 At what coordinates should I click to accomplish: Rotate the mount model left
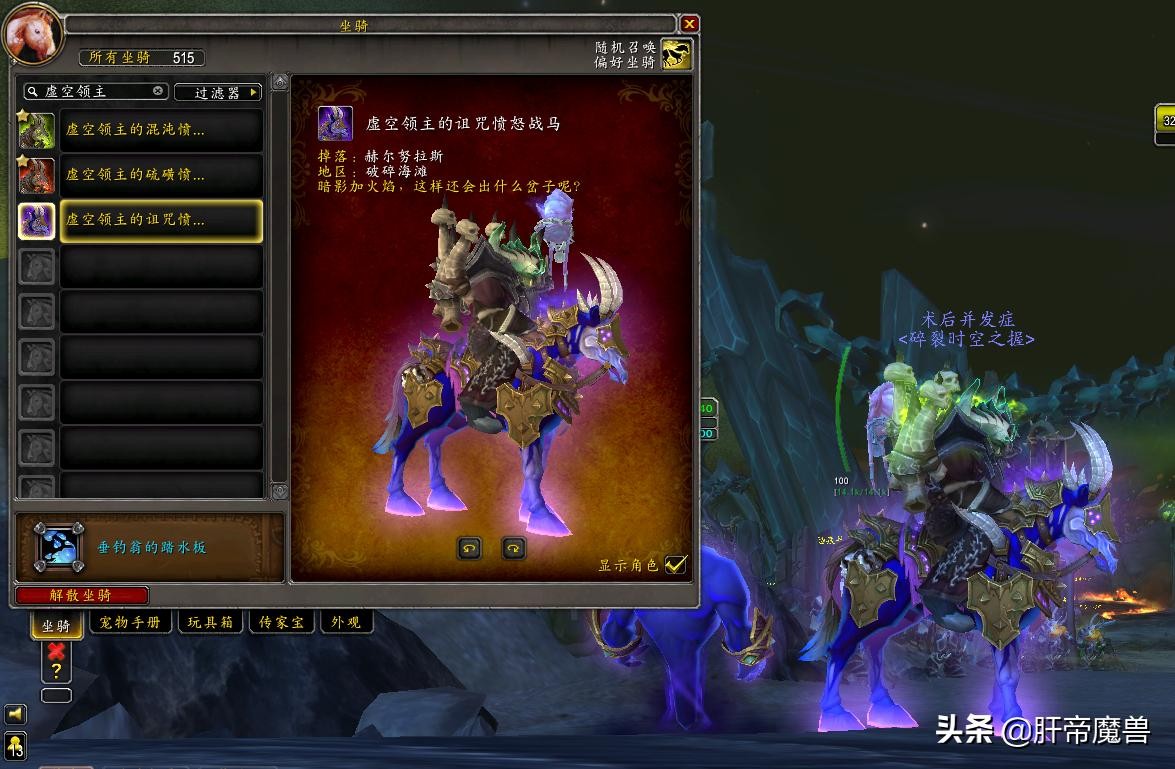tap(469, 548)
